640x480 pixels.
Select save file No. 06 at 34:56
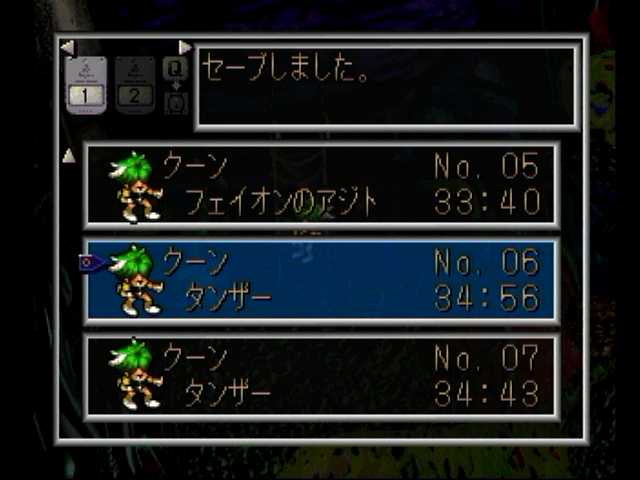tap(320, 280)
